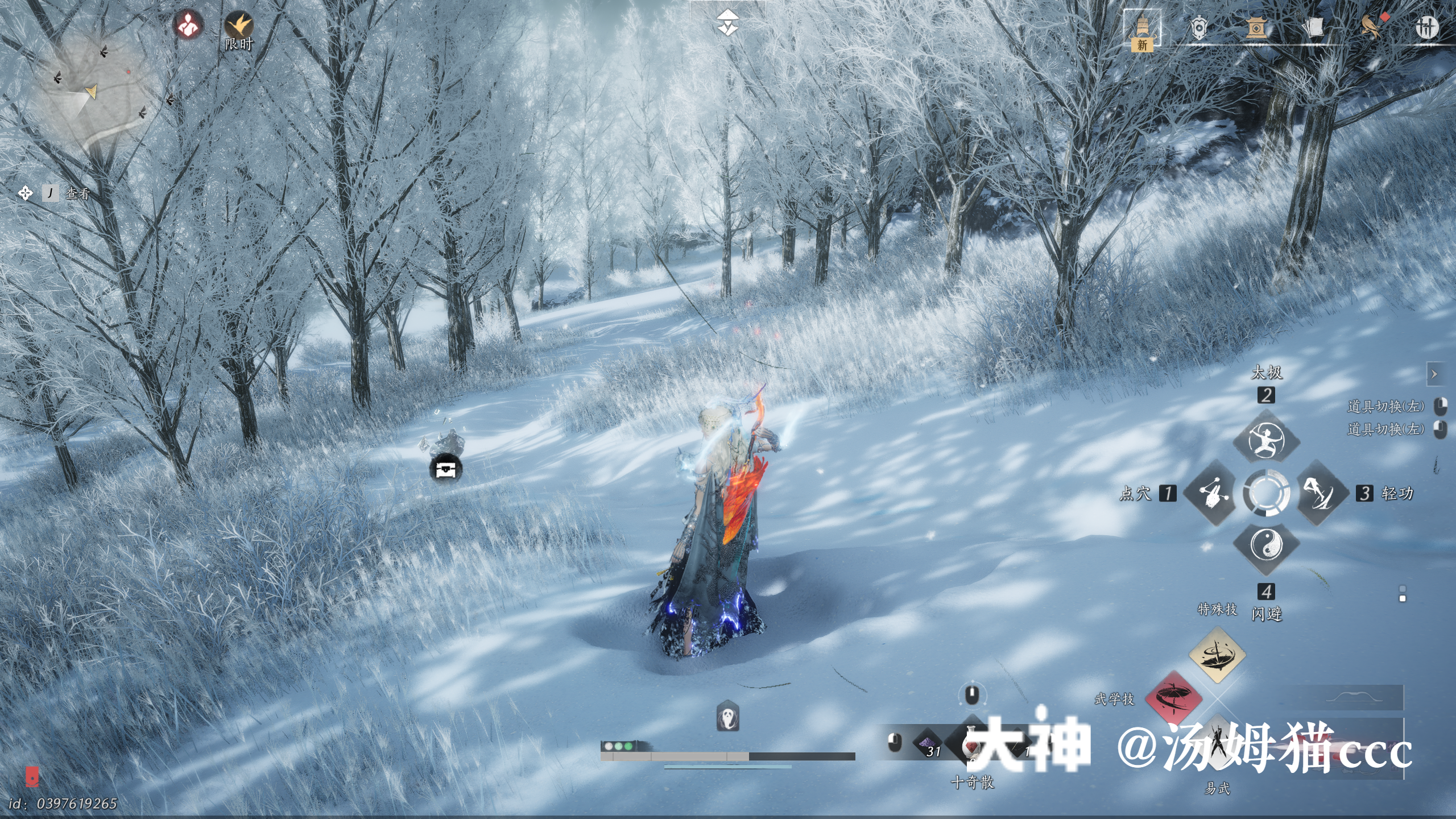The width and height of the screenshot is (1456, 819).
Task: Open the bell icon marked 新
Action: (x=1141, y=30)
